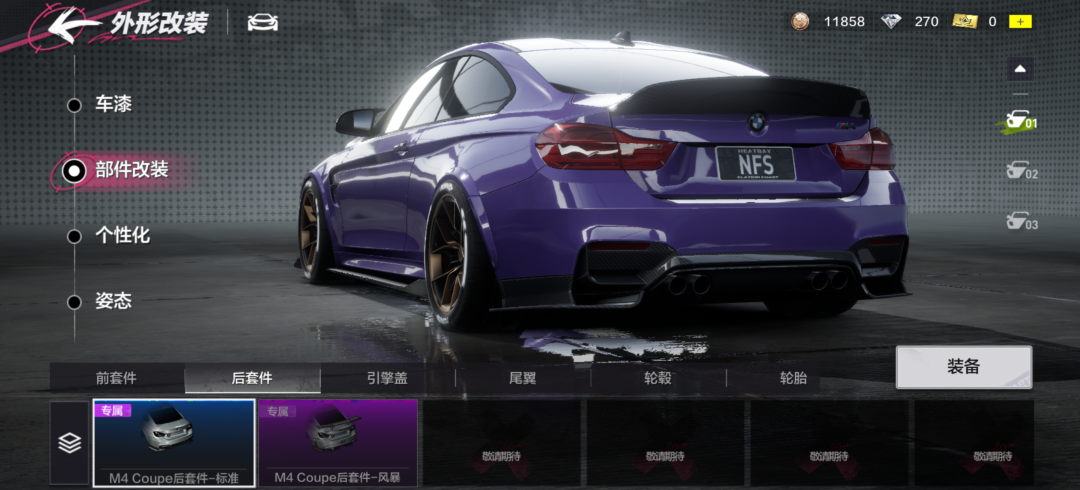Select the M4 Coupe后套件-标准 kit thumbnail
The width and height of the screenshot is (1080, 490).
point(174,442)
